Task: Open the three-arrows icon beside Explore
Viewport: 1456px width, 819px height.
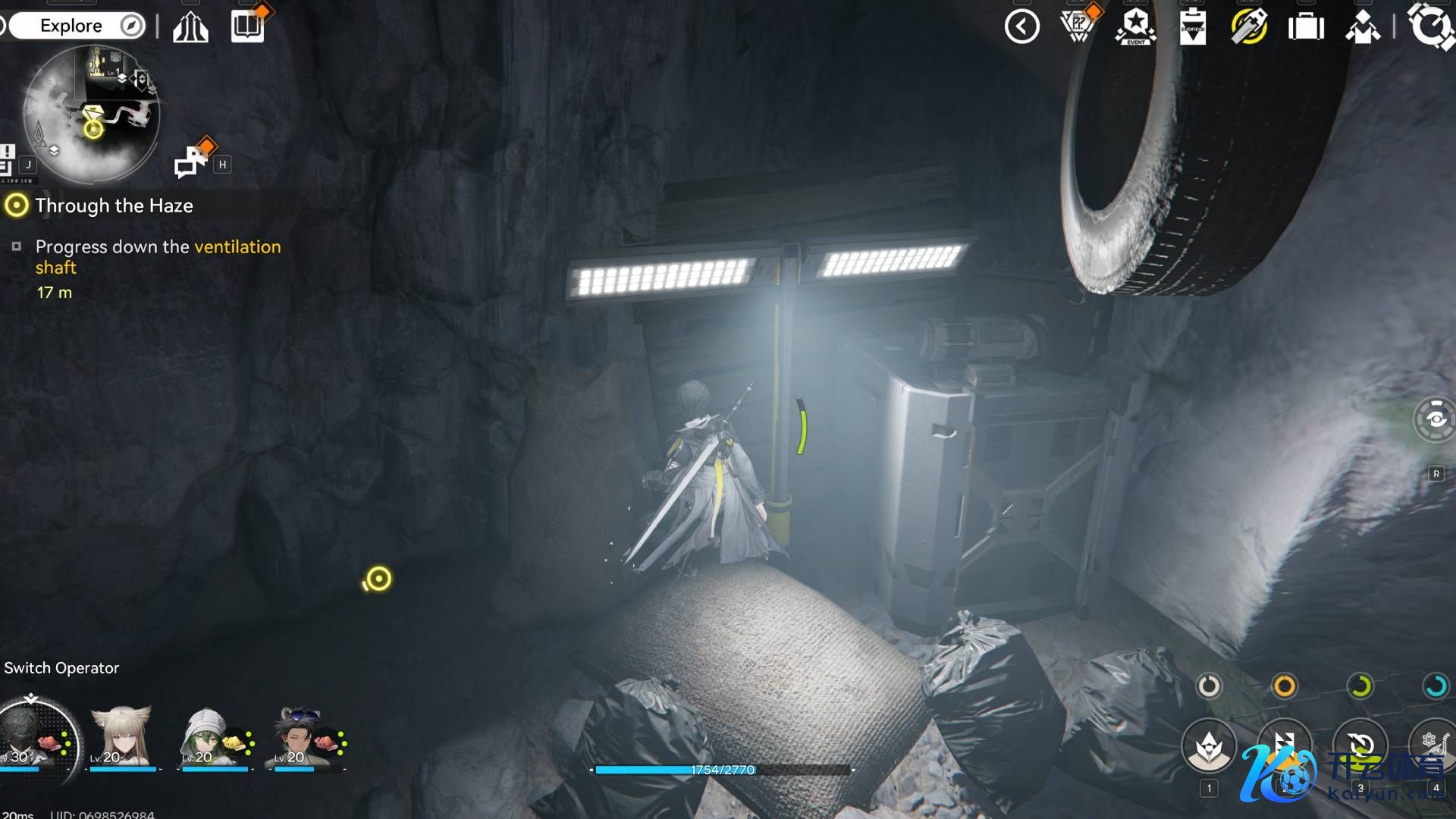Action: [x=190, y=27]
